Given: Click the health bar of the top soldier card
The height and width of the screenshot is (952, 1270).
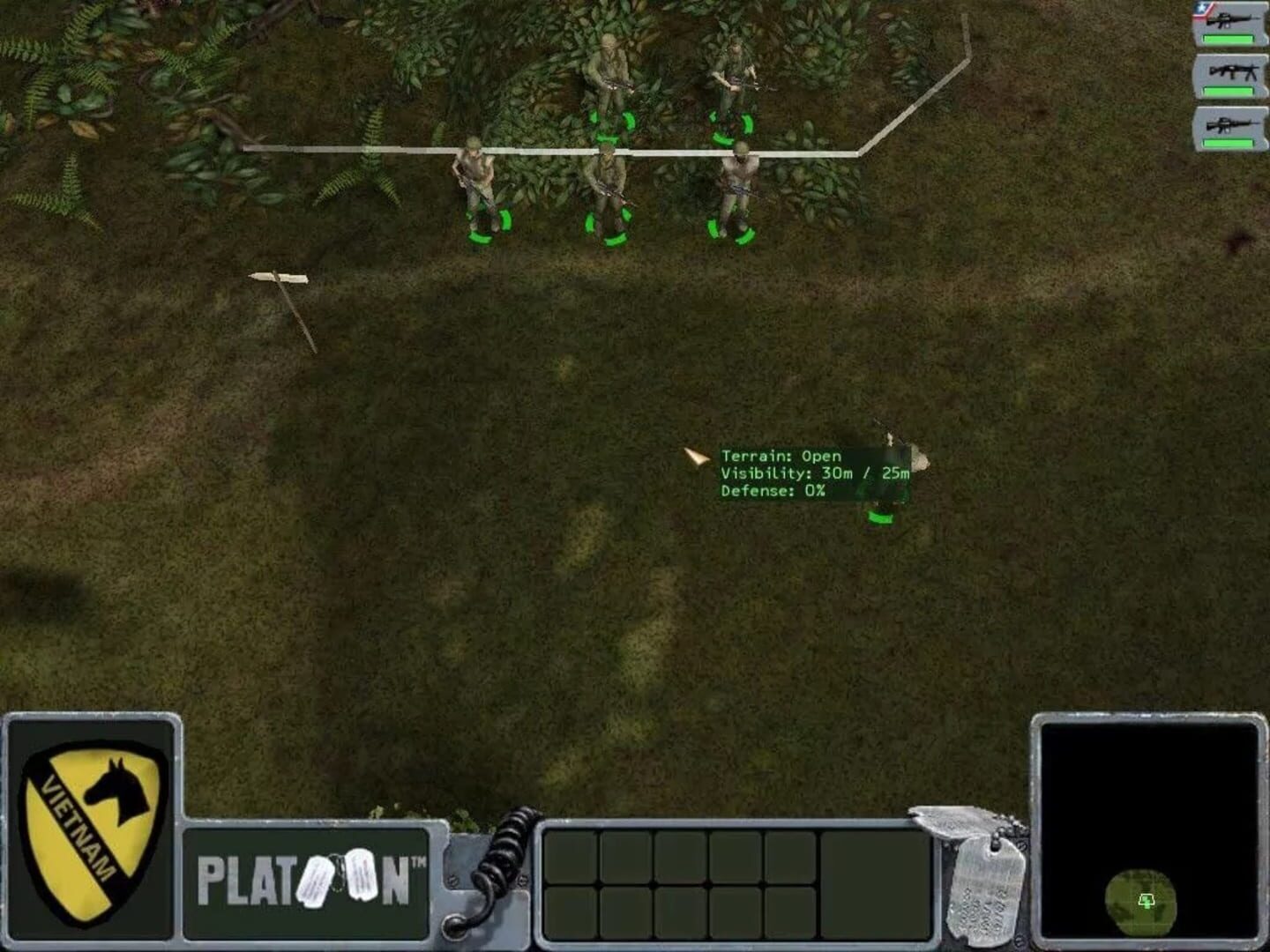Looking at the screenshot, I should pyautogui.click(x=1229, y=38).
